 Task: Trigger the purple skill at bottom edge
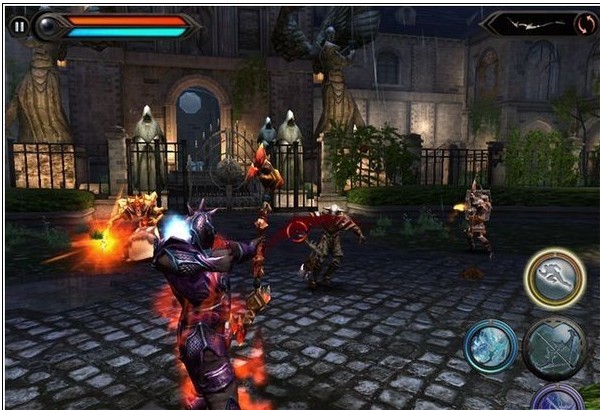pyautogui.click(x=556, y=398)
